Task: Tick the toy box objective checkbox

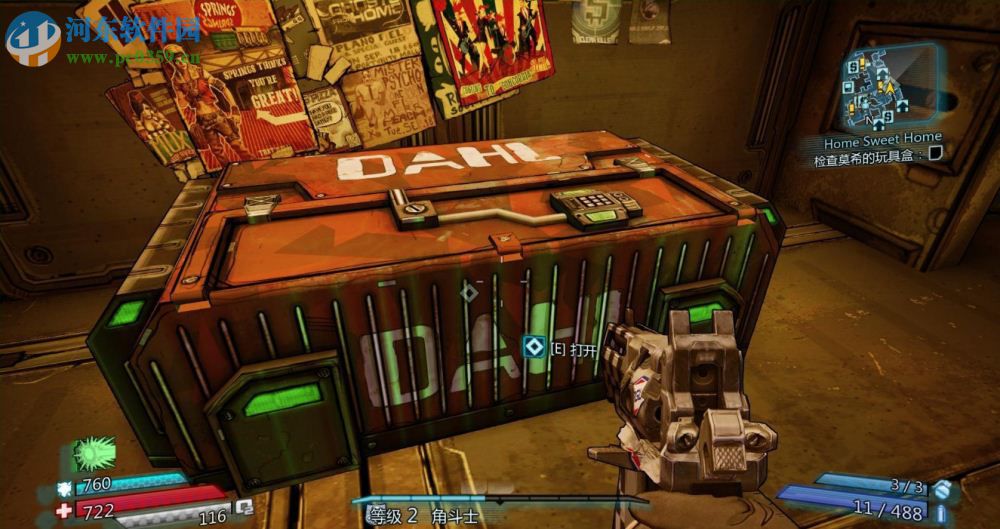Action: (x=935, y=154)
